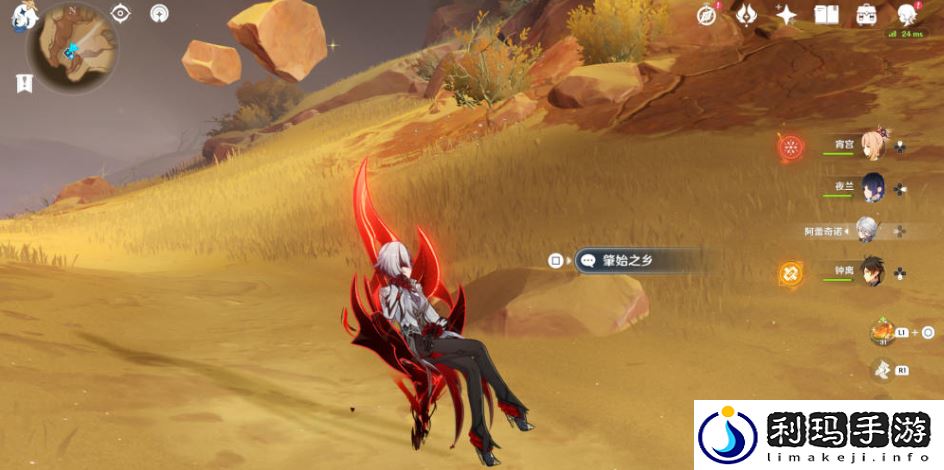Tap the sprint icon
Image resolution: width=944 pixels, height=470 pixels.
click(882, 370)
